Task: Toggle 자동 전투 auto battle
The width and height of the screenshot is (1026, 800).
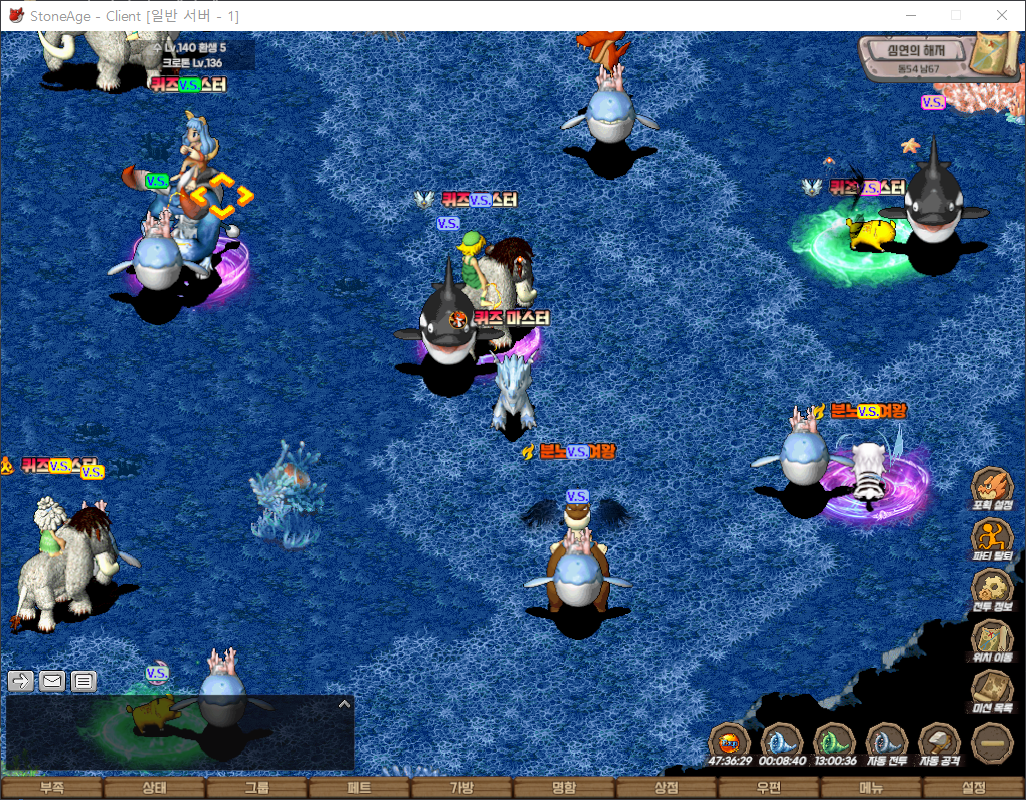Action: click(x=886, y=743)
